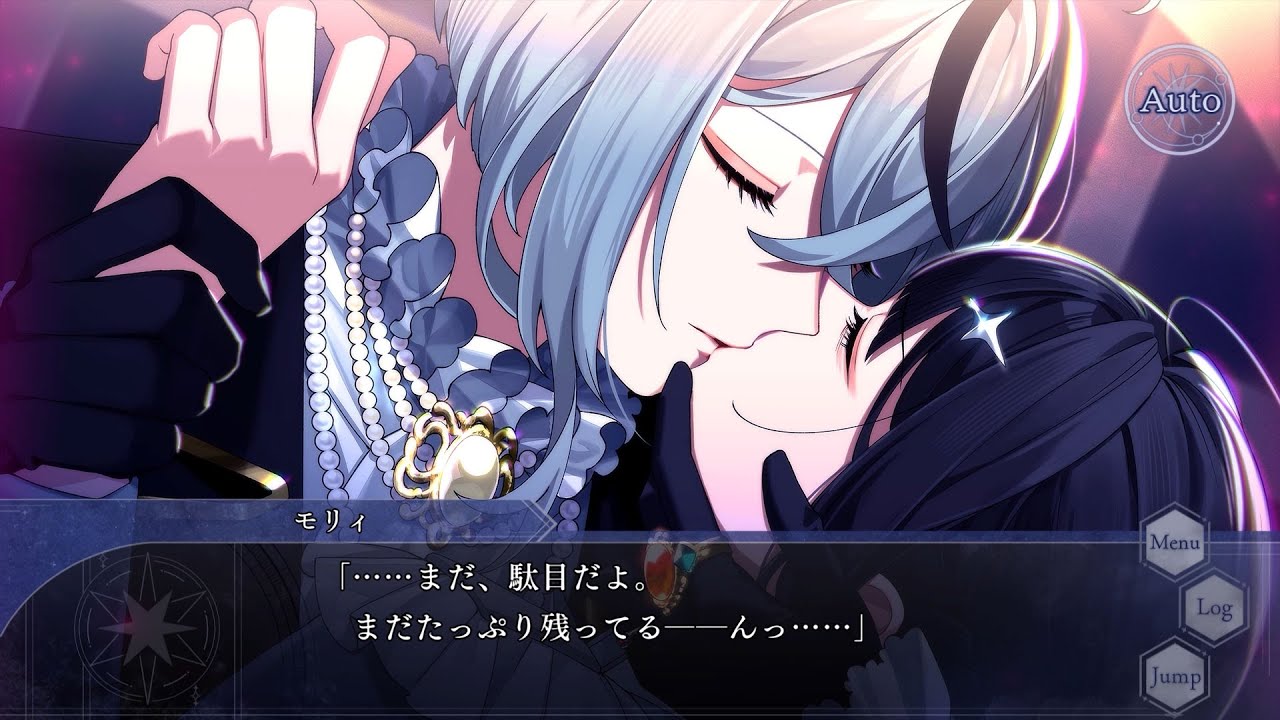Switch to the backlog with Log

pyautogui.click(x=1215, y=607)
